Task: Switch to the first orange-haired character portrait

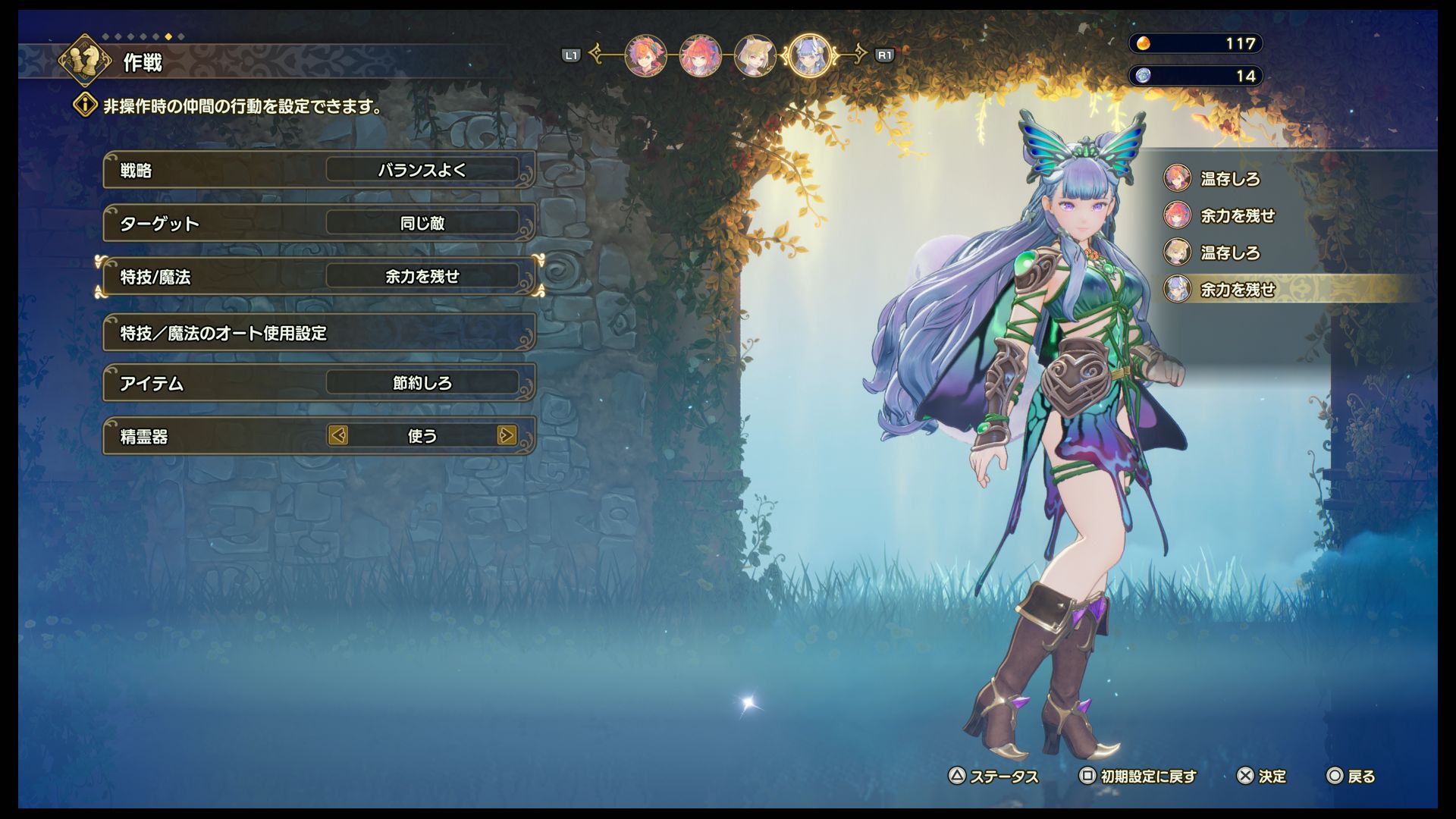Action: pos(645,55)
